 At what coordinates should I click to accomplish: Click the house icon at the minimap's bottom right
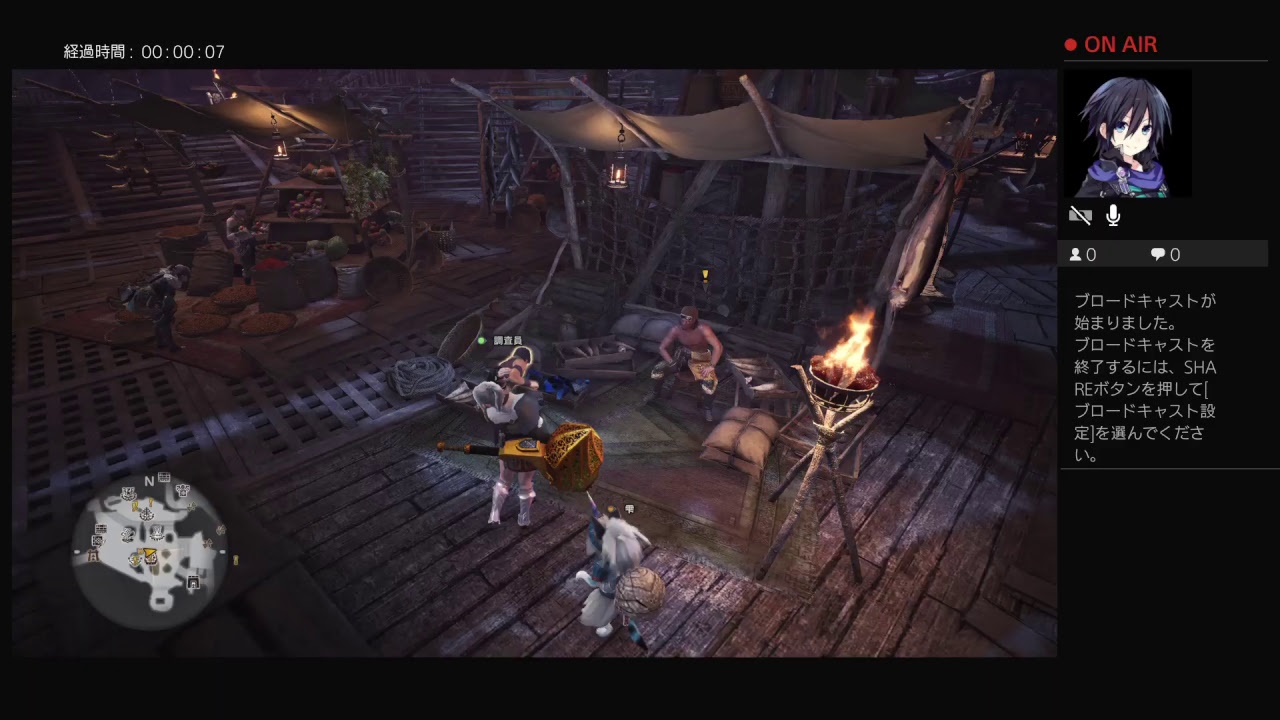[193, 582]
